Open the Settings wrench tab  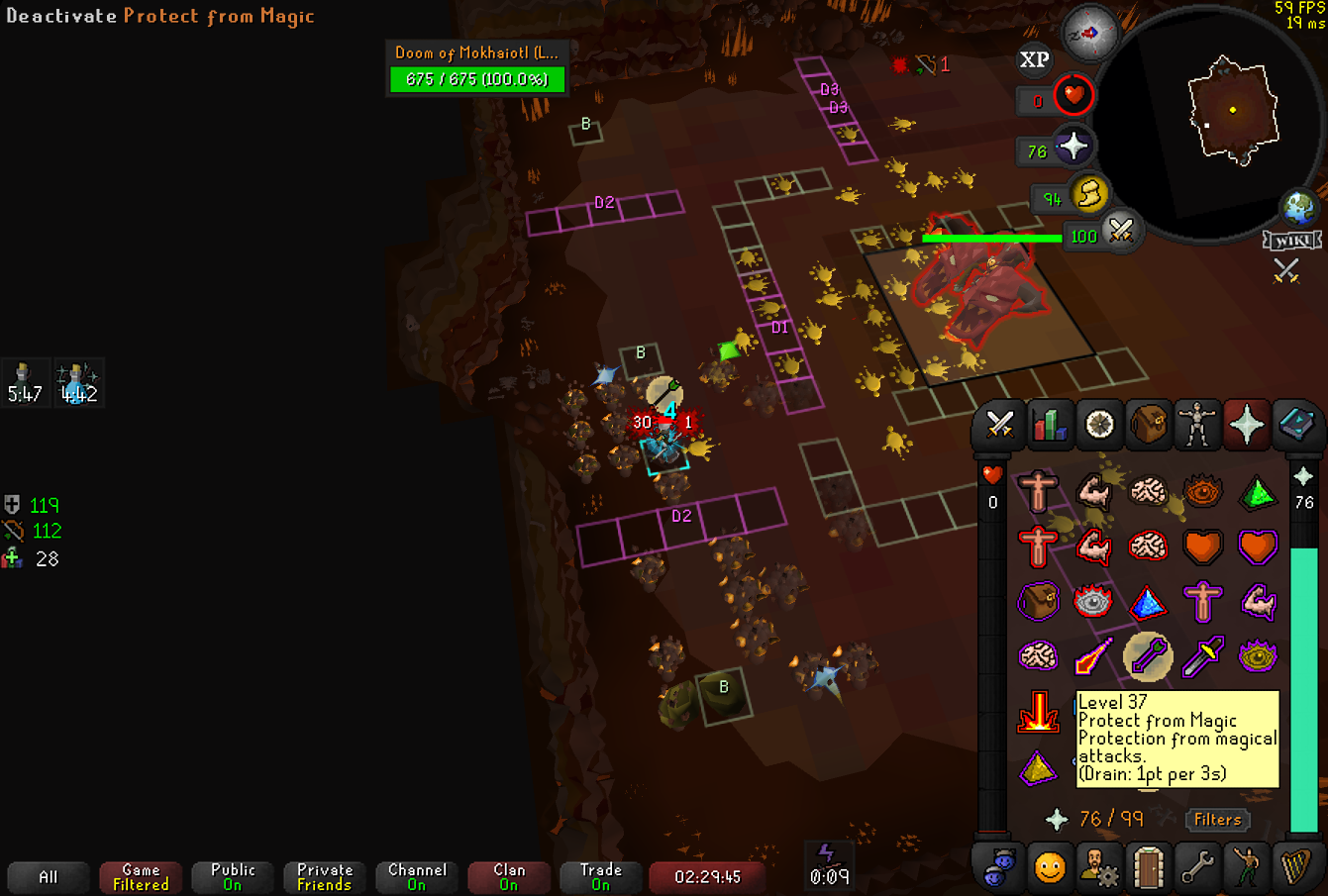pos(1197,868)
